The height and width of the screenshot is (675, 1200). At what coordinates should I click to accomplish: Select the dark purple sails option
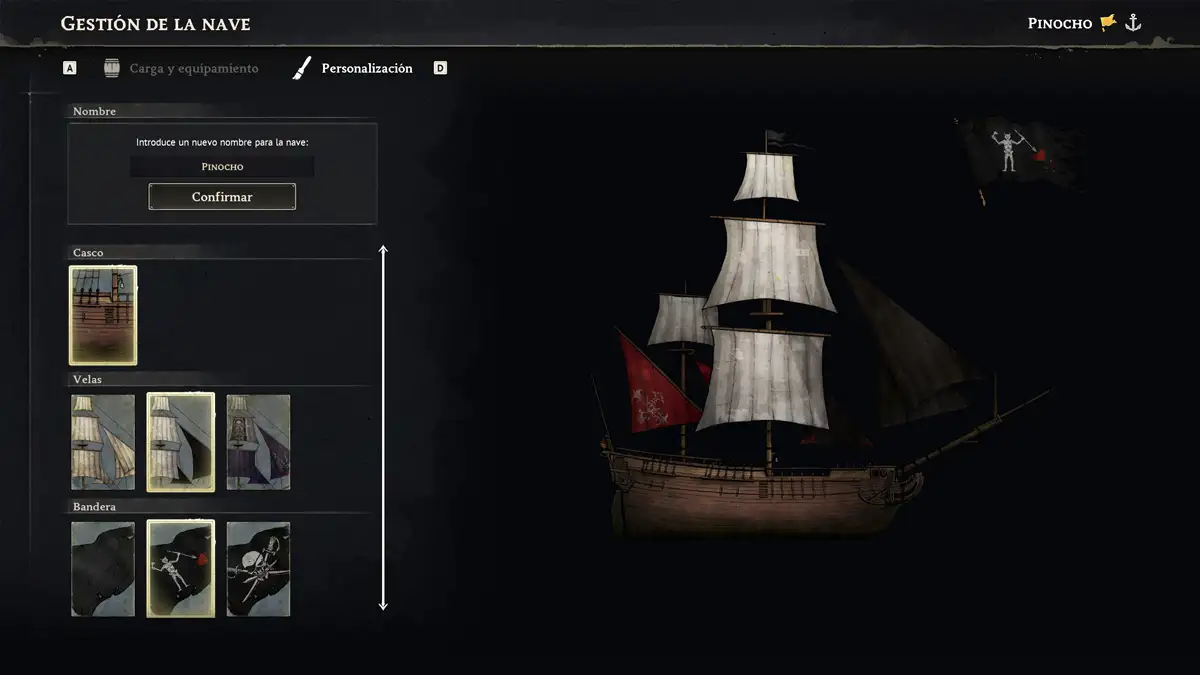(x=258, y=441)
